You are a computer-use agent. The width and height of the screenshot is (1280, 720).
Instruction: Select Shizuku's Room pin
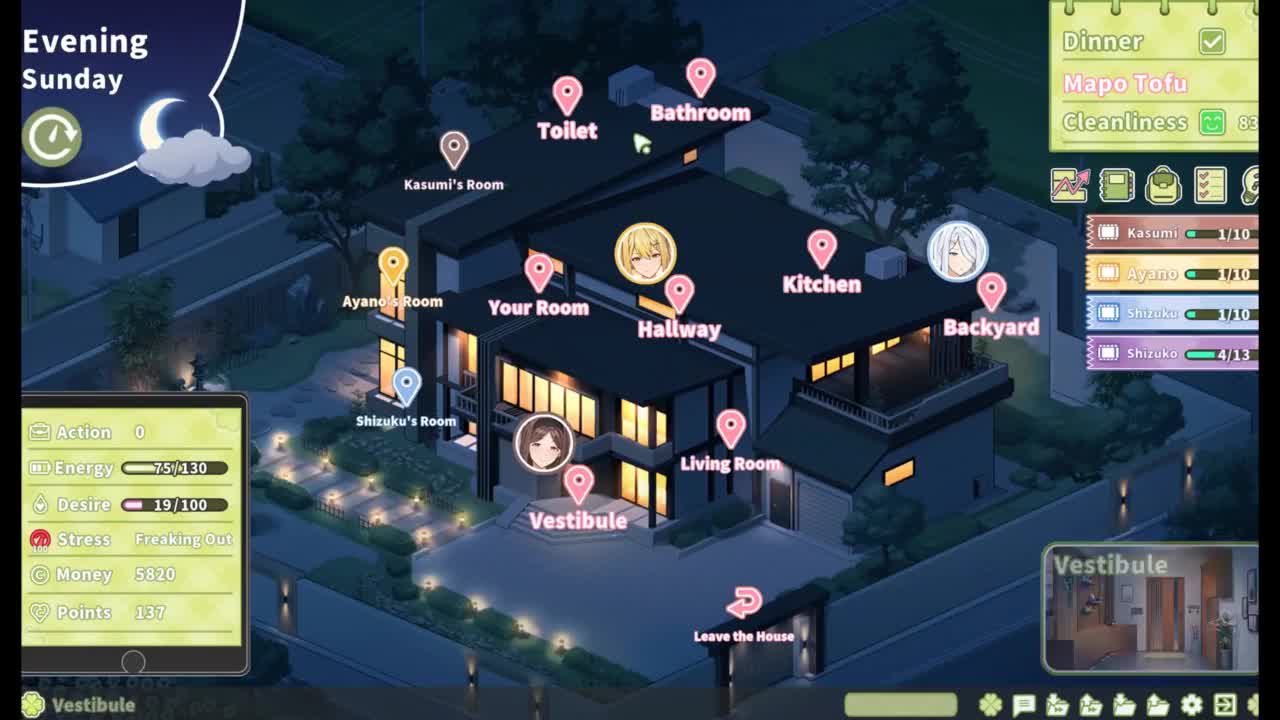(406, 387)
